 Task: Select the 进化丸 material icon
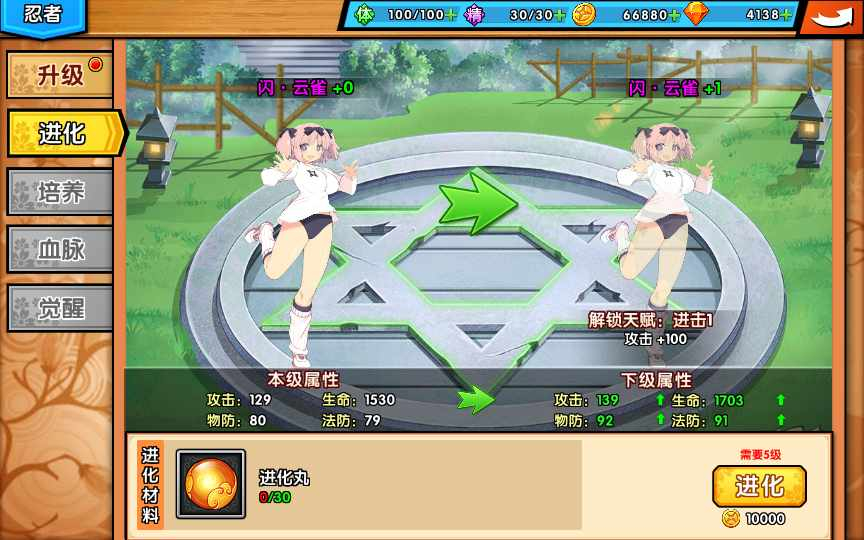[211, 484]
